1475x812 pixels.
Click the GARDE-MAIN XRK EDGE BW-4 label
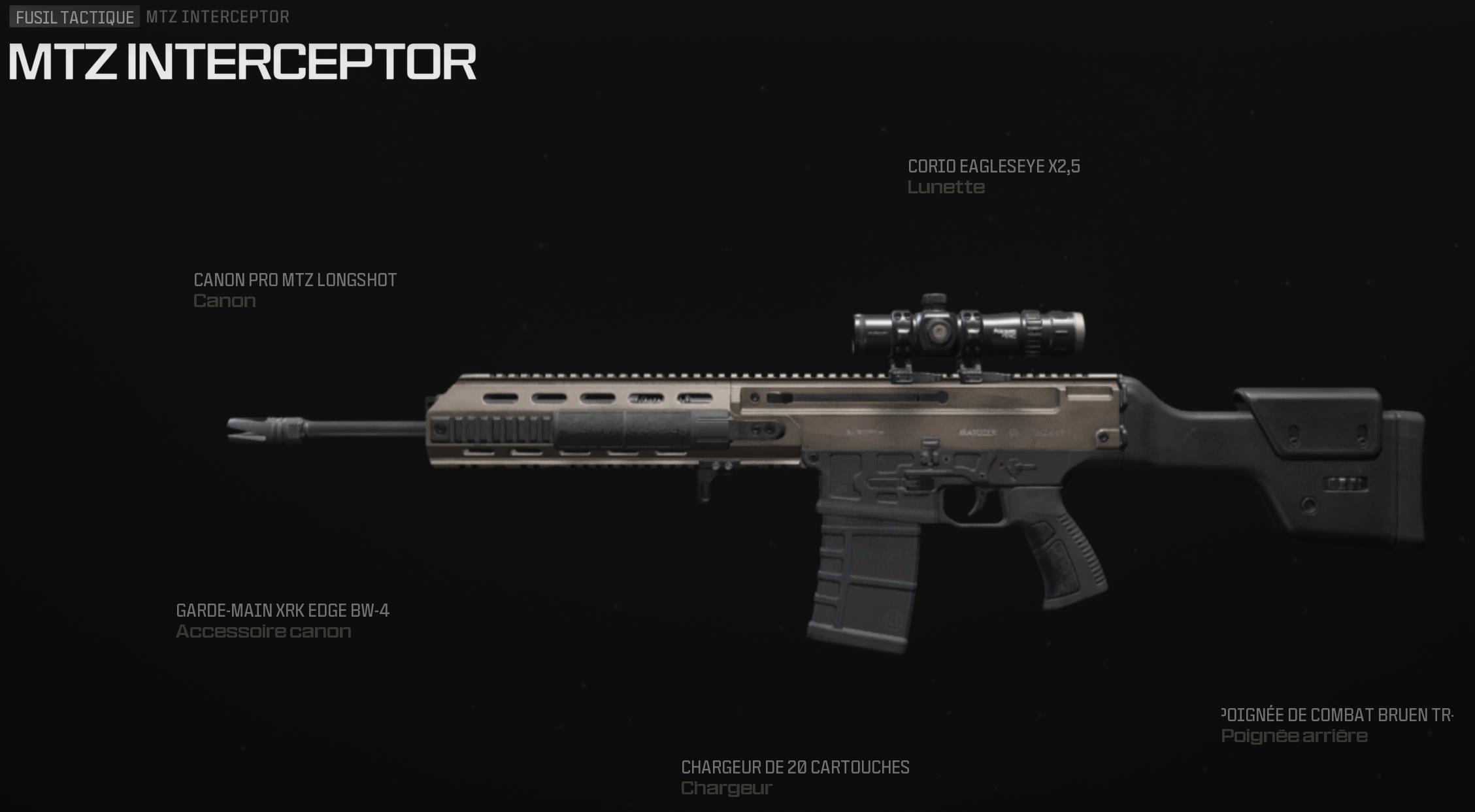(282, 612)
